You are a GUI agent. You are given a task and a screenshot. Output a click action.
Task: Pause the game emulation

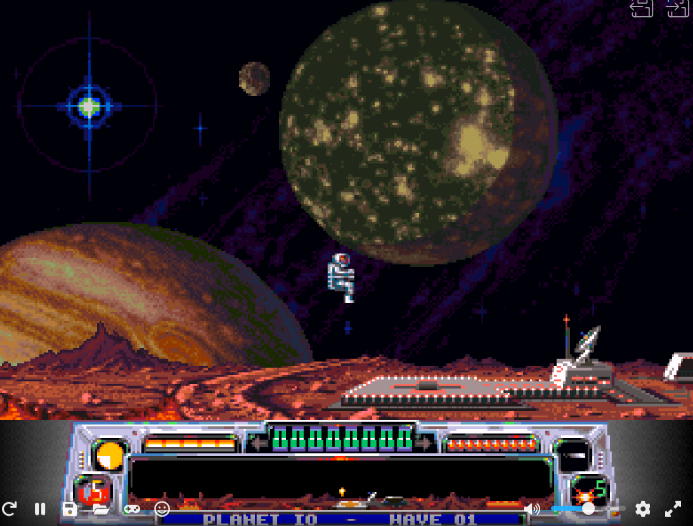click(40, 509)
